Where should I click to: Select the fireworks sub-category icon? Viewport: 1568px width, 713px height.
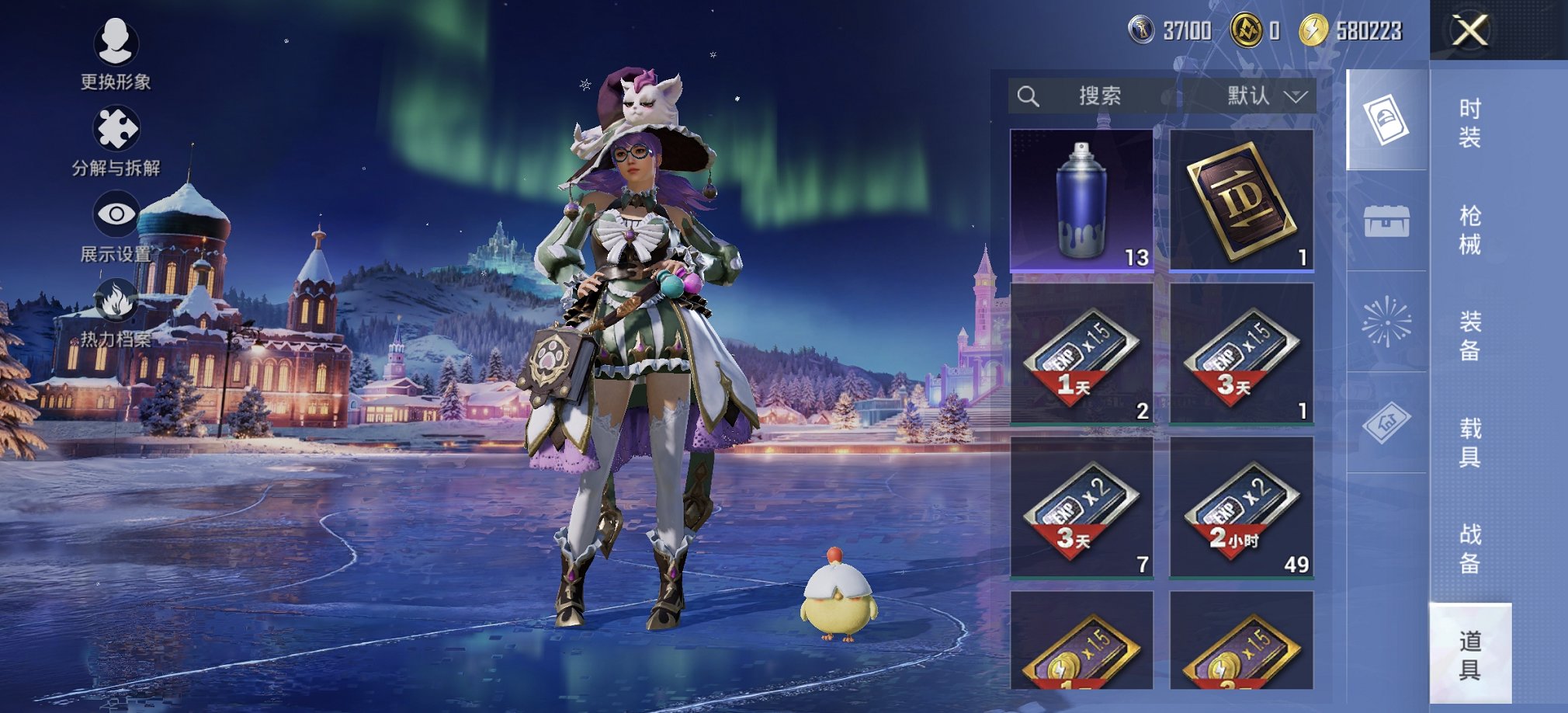1386,322
